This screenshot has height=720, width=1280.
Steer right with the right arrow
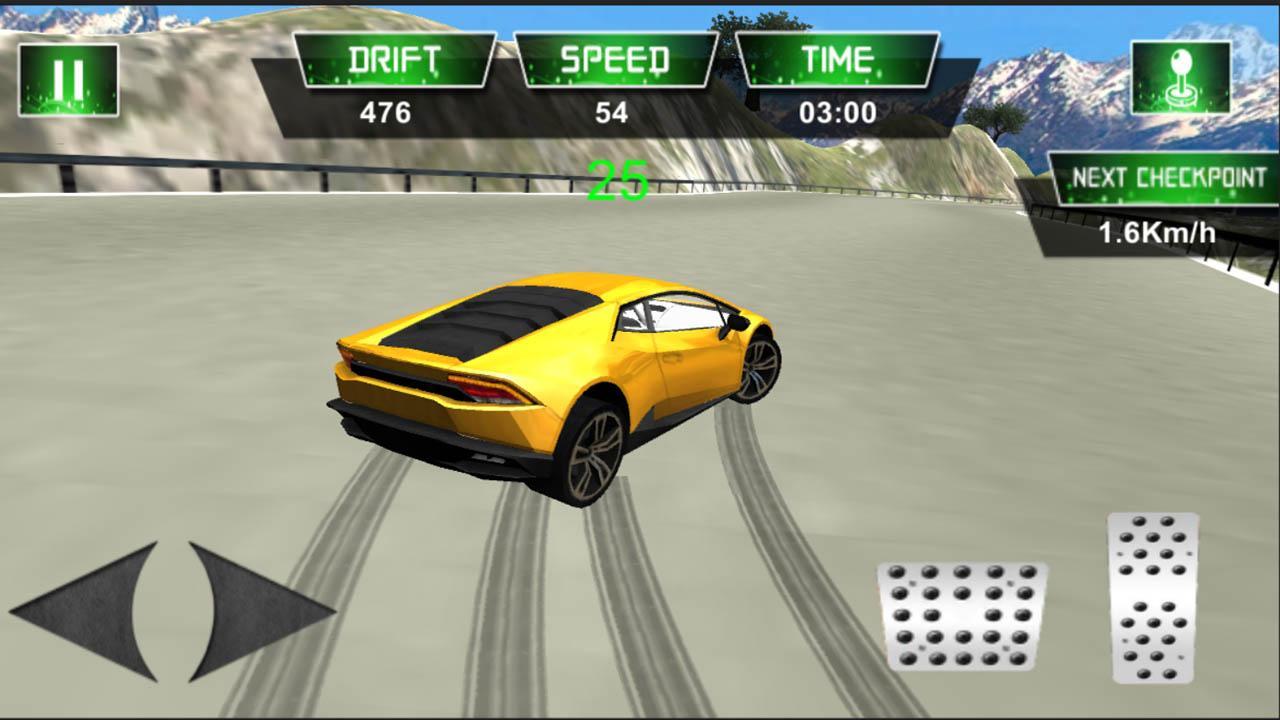coord(255,611)
